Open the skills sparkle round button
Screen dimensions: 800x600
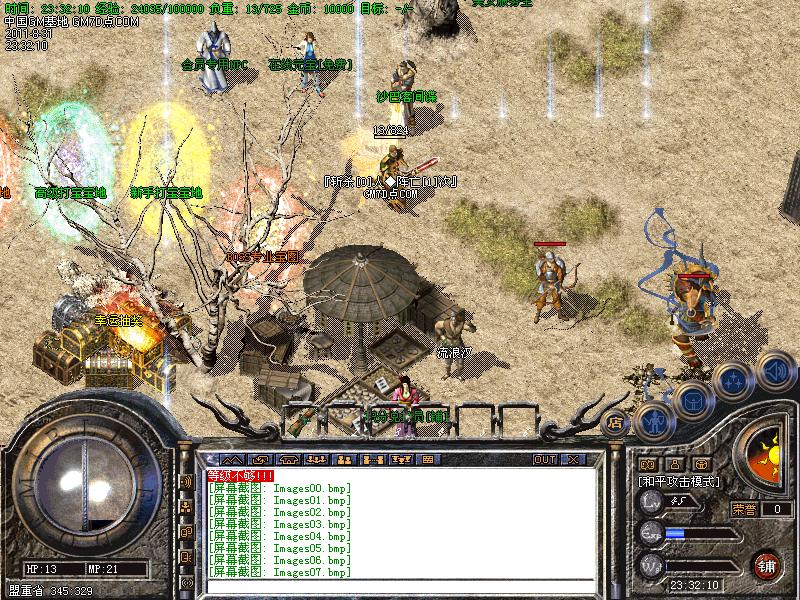point(733,381)
